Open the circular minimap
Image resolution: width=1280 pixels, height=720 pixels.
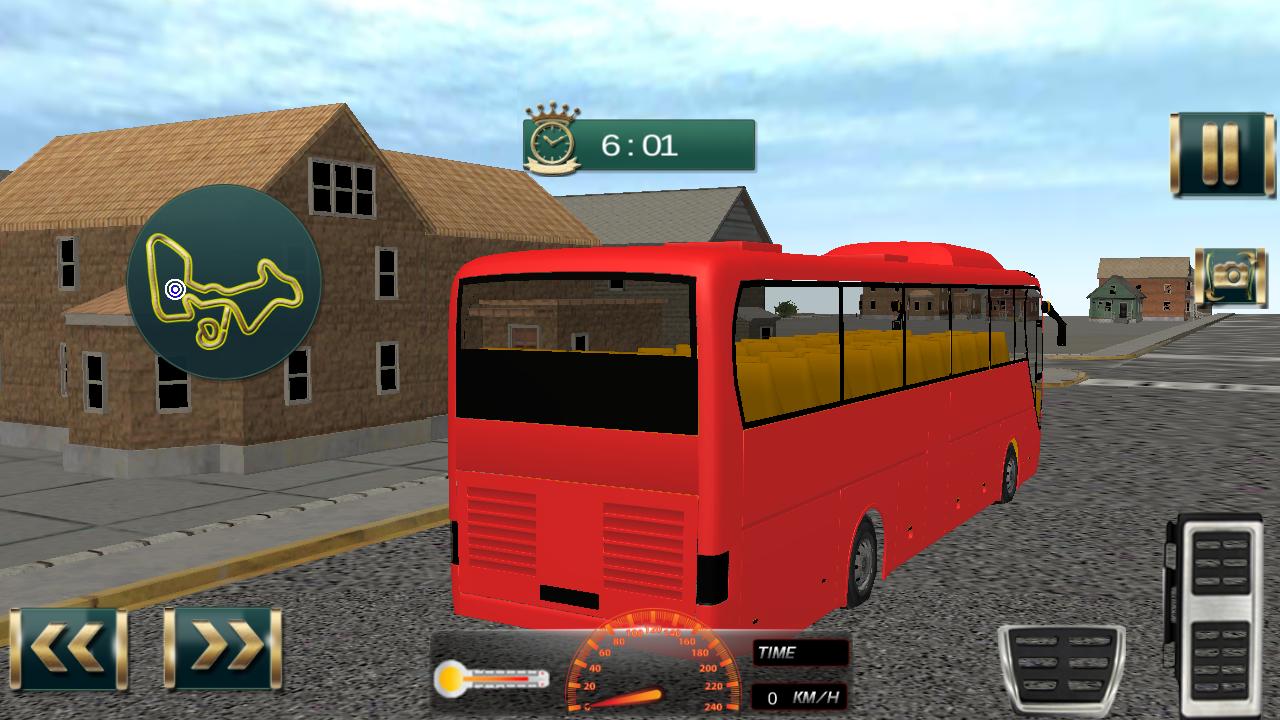(224, 289)
